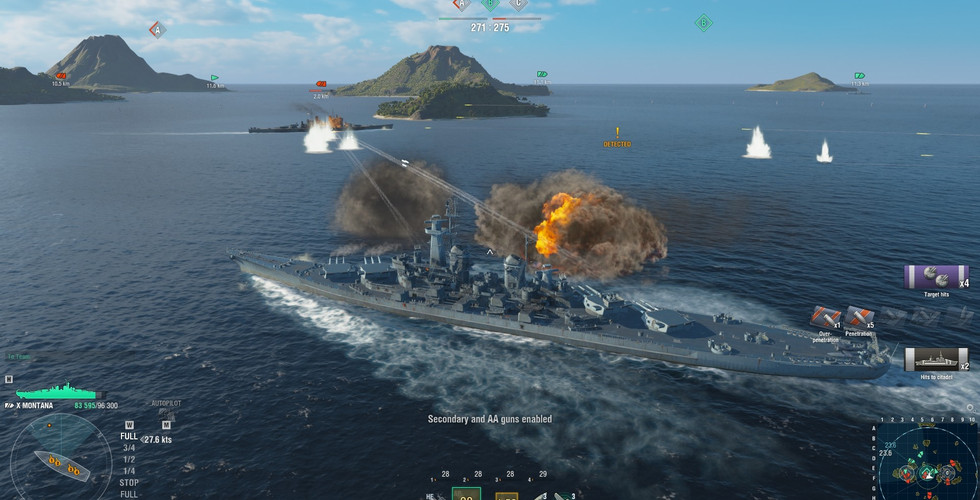
Task: Click the X Montana ship health silhouette
Action: [x=55, y=393]
